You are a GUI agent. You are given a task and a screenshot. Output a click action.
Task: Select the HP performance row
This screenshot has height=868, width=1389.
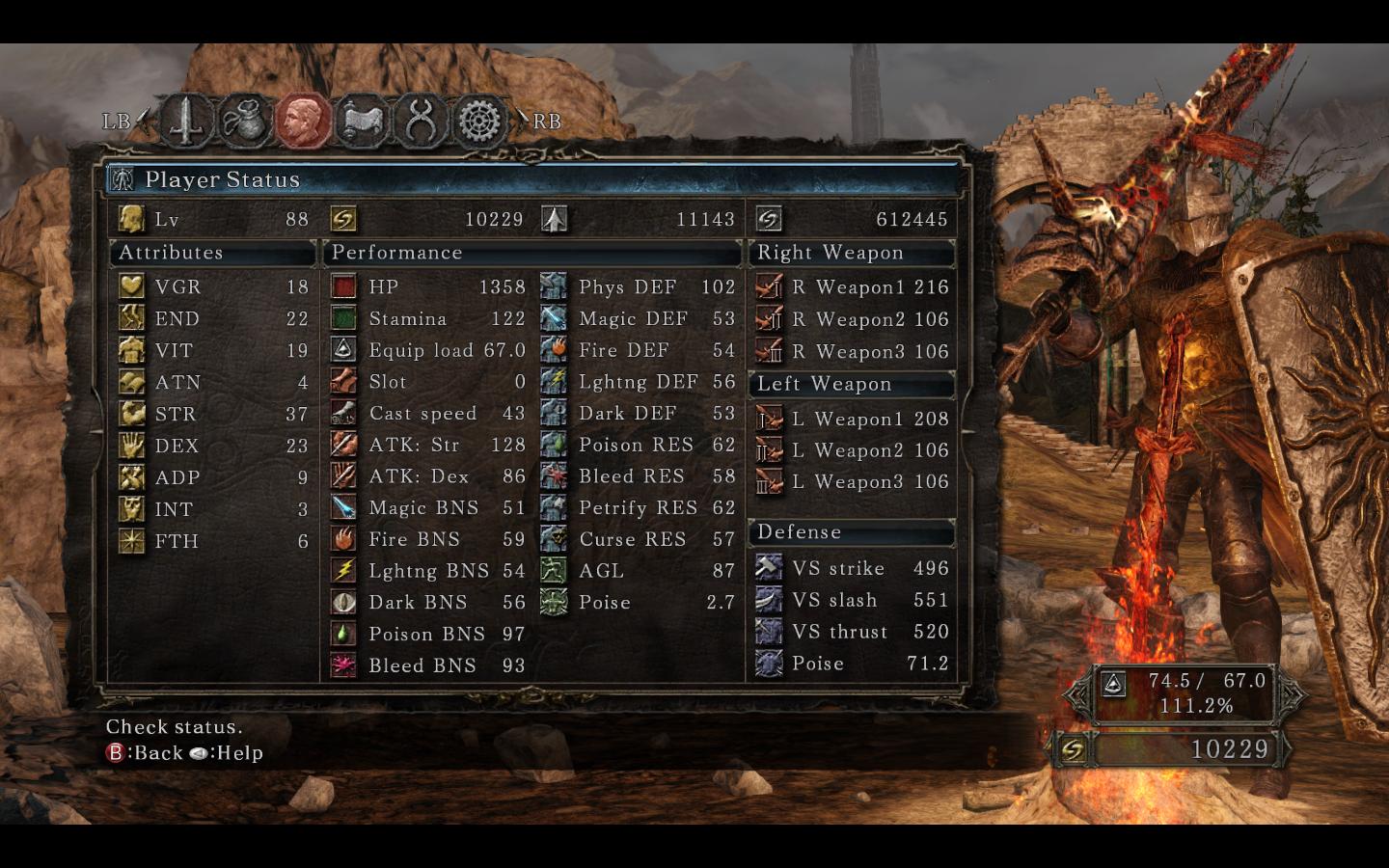coord(428,286)
